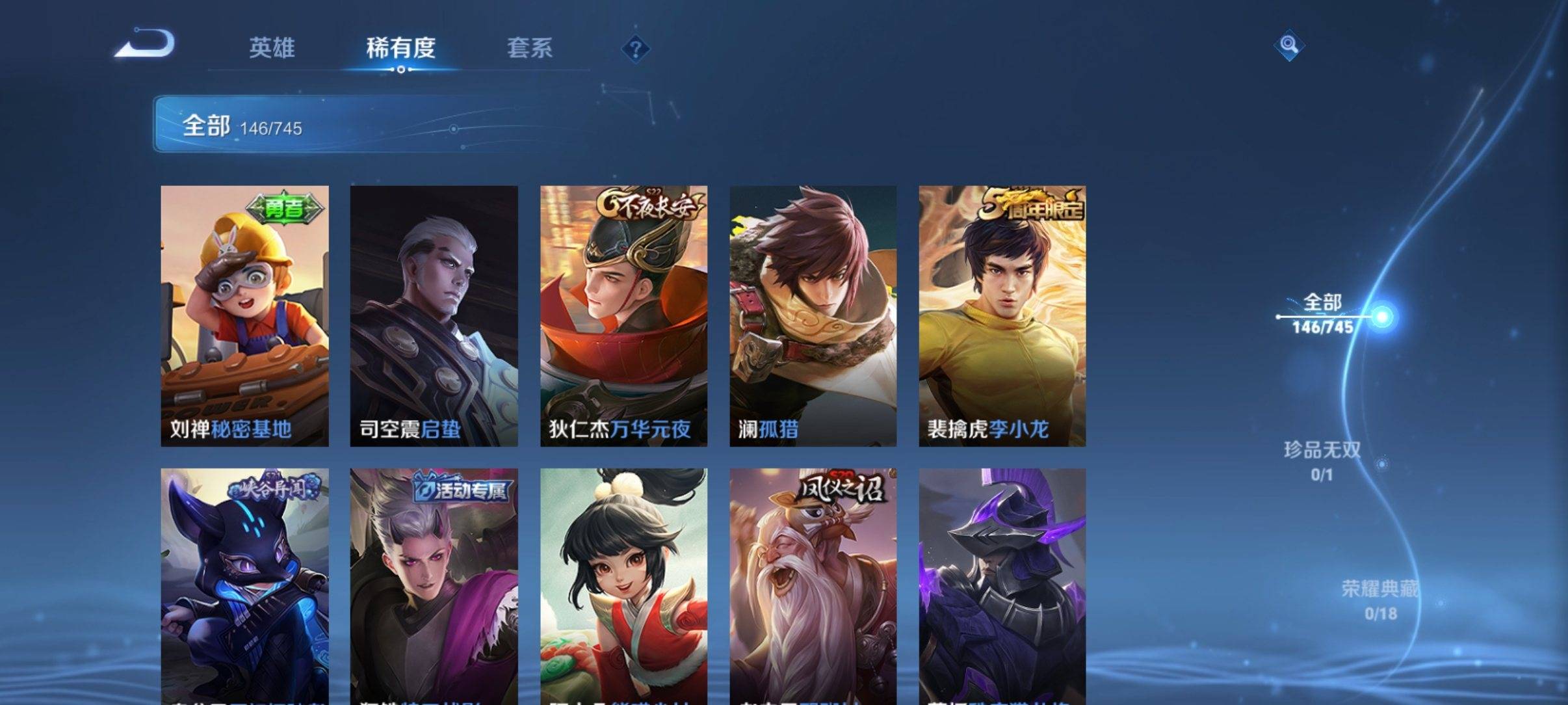The image size is (1568, 705).
Task: Open the 活动专属 horned hero card
Action: click(x=434, y=585)
